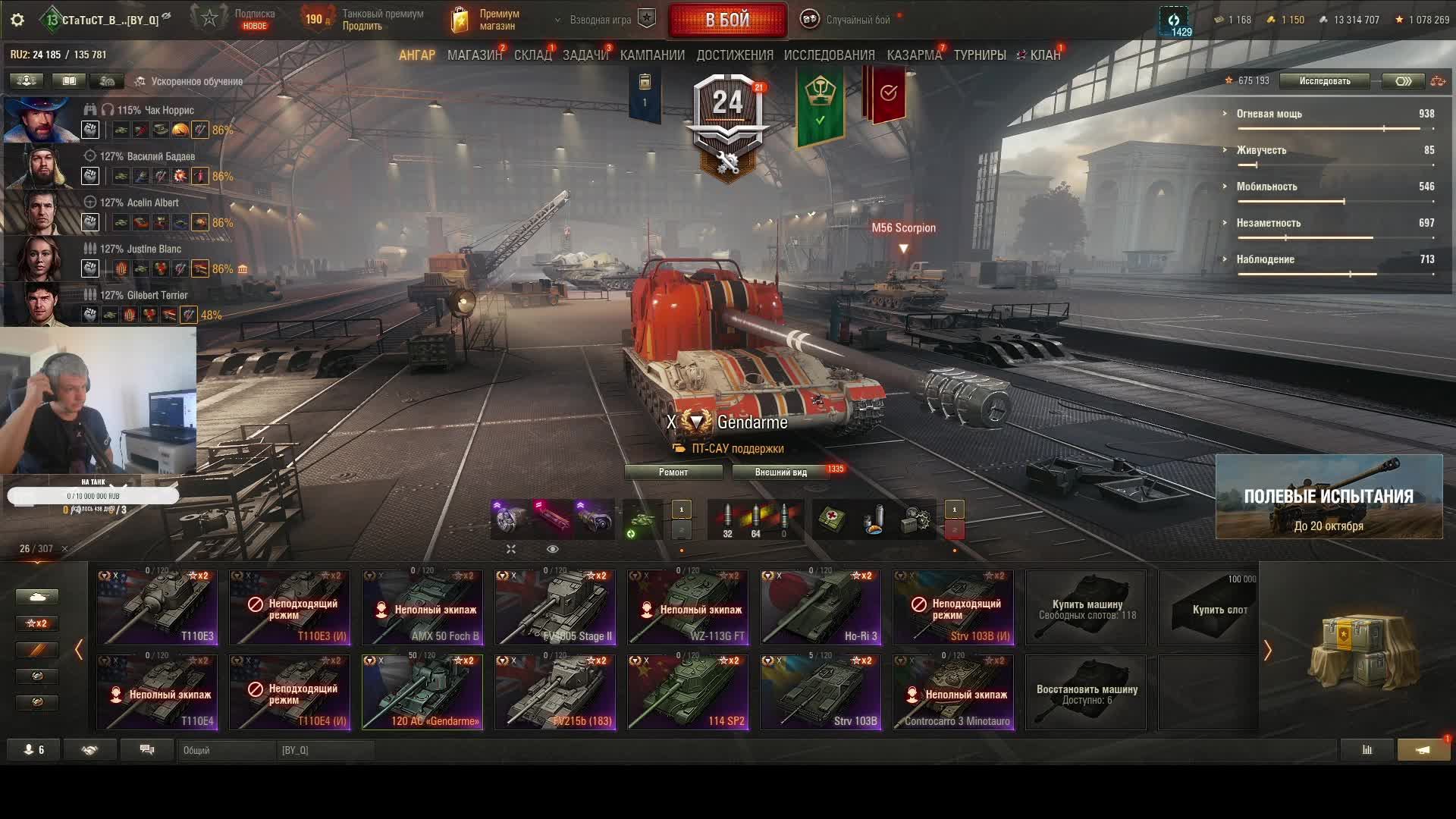Pick the Strv 103B tank
Image resolution: width=1456 pixels, height=819 pixels.
(x=821, y=693)
